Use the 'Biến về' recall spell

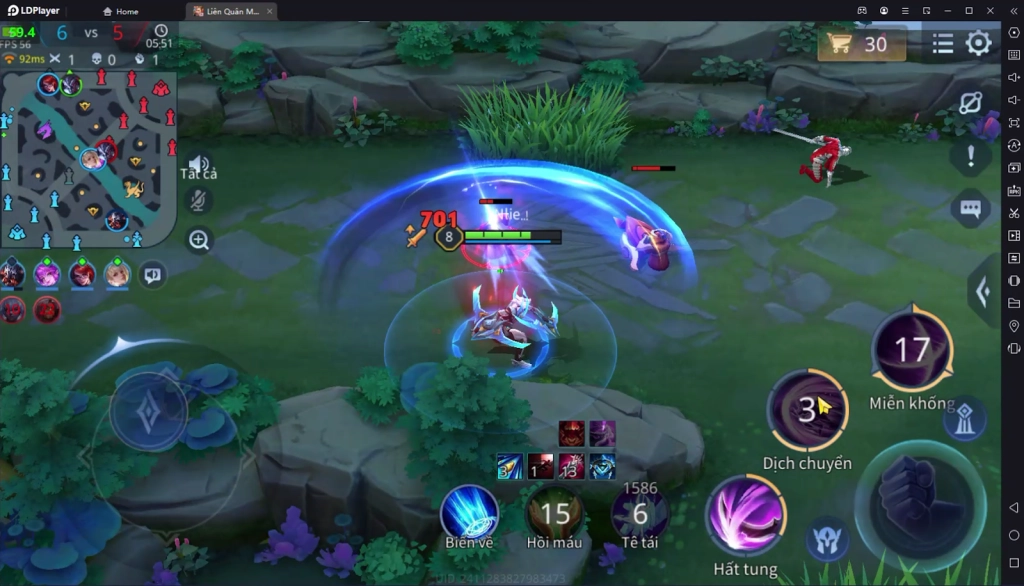click(469, 514)
